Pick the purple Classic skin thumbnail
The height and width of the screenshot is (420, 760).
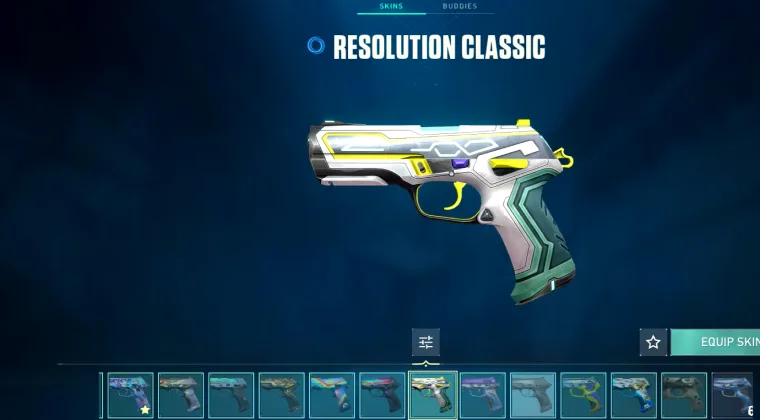483,394
